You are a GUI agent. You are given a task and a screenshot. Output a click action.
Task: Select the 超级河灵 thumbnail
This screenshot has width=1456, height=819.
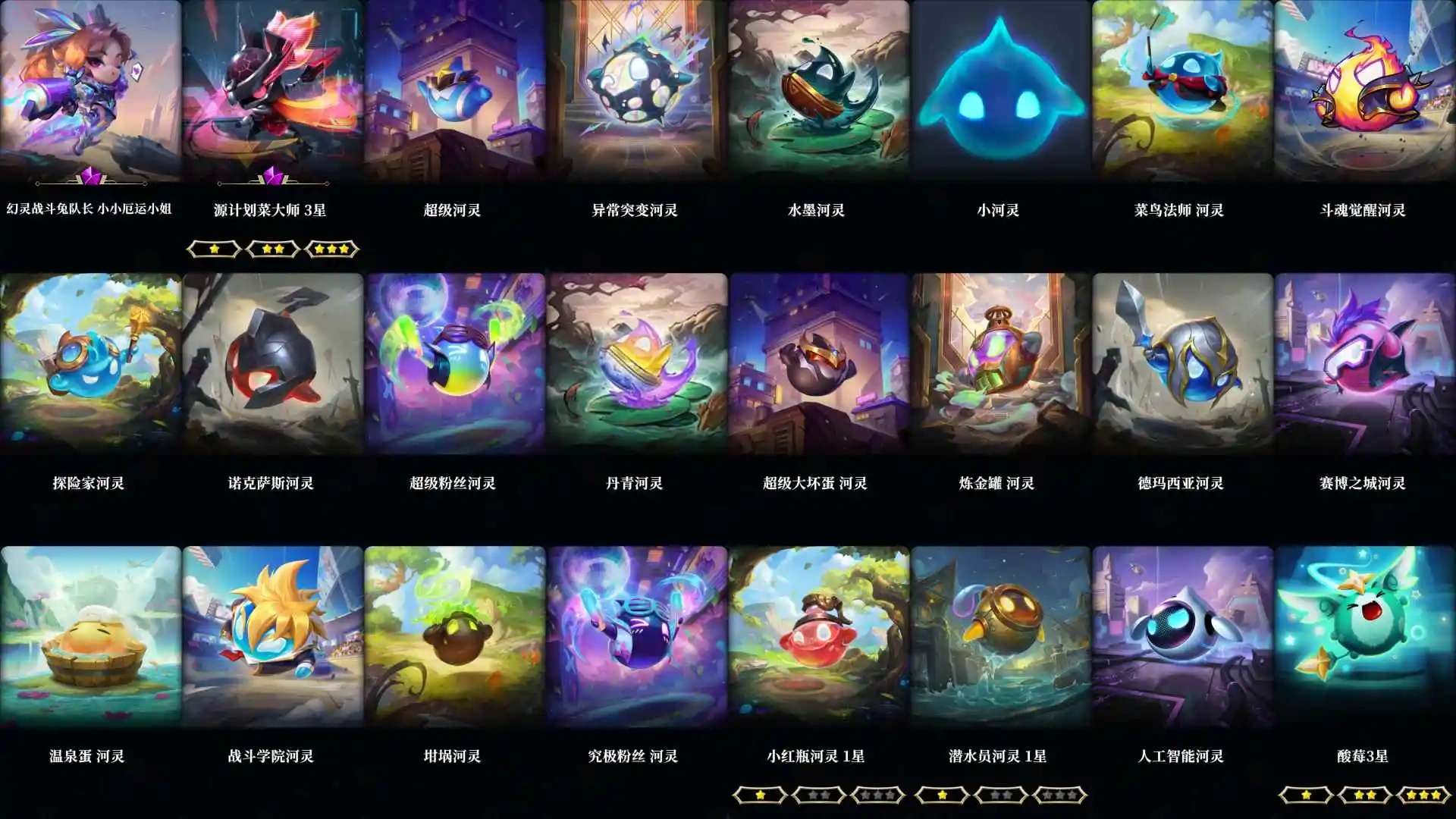pyautogui.click(x=451, y=91)
